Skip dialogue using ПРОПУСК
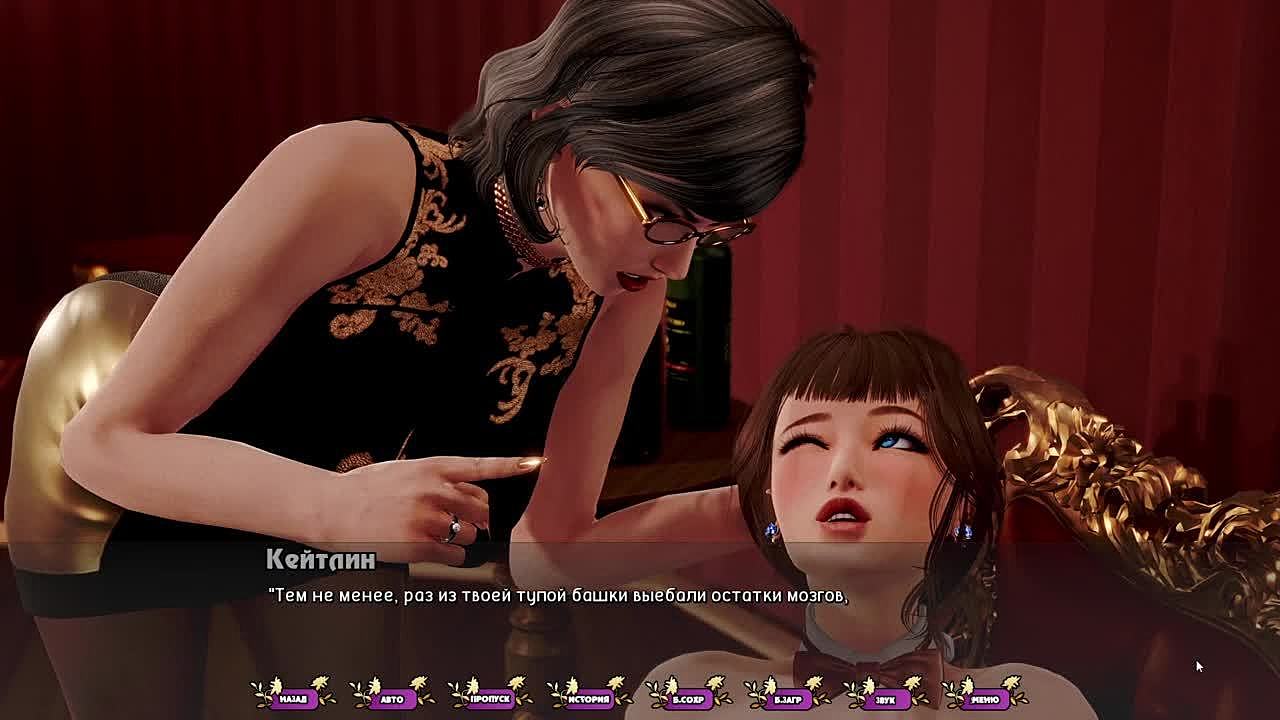This screenshot has width=1280, height=720. click(x=490, y=699)
